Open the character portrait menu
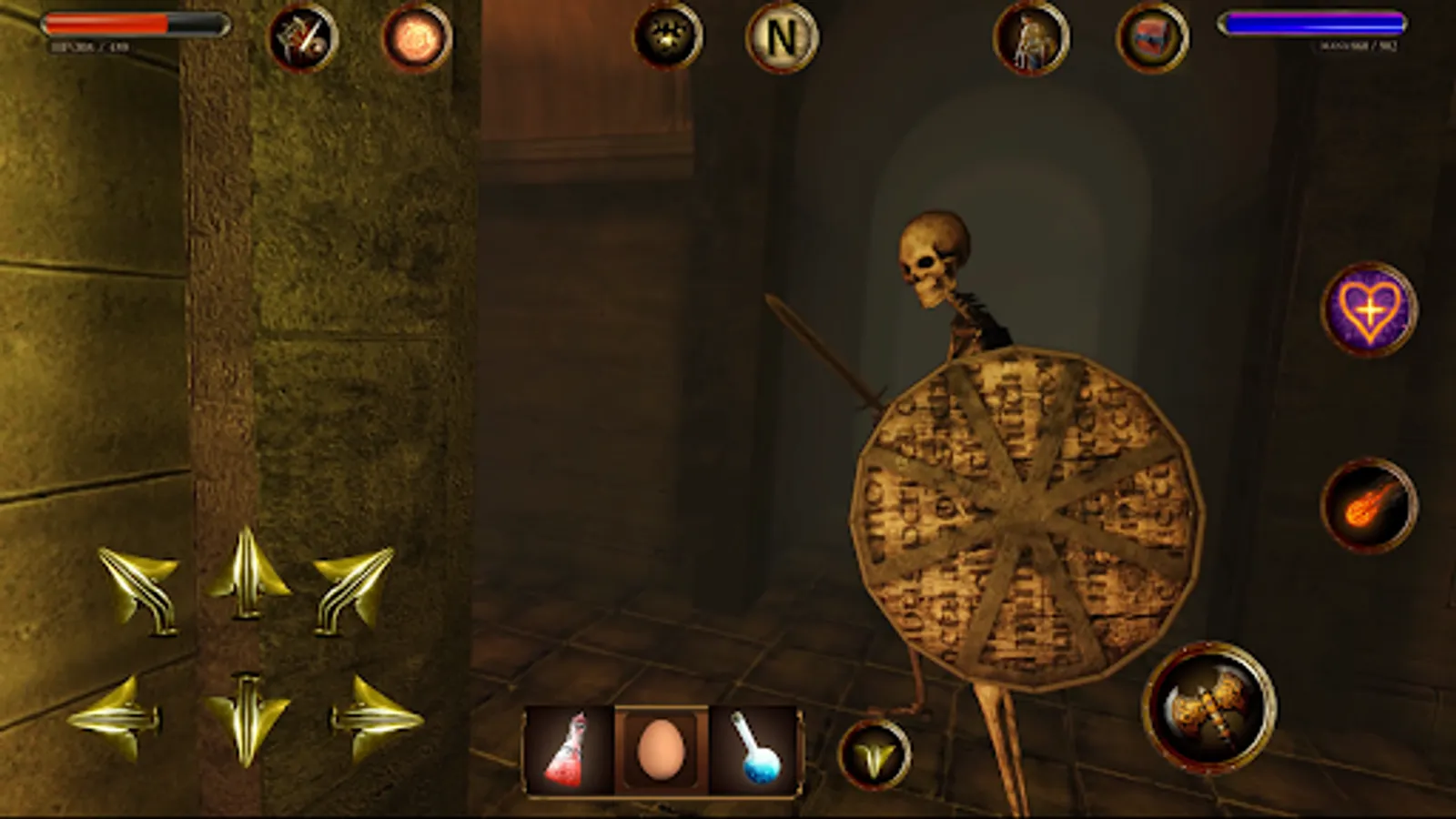This screenshot has height=819, width=1456. click(x=1028, y=38)
